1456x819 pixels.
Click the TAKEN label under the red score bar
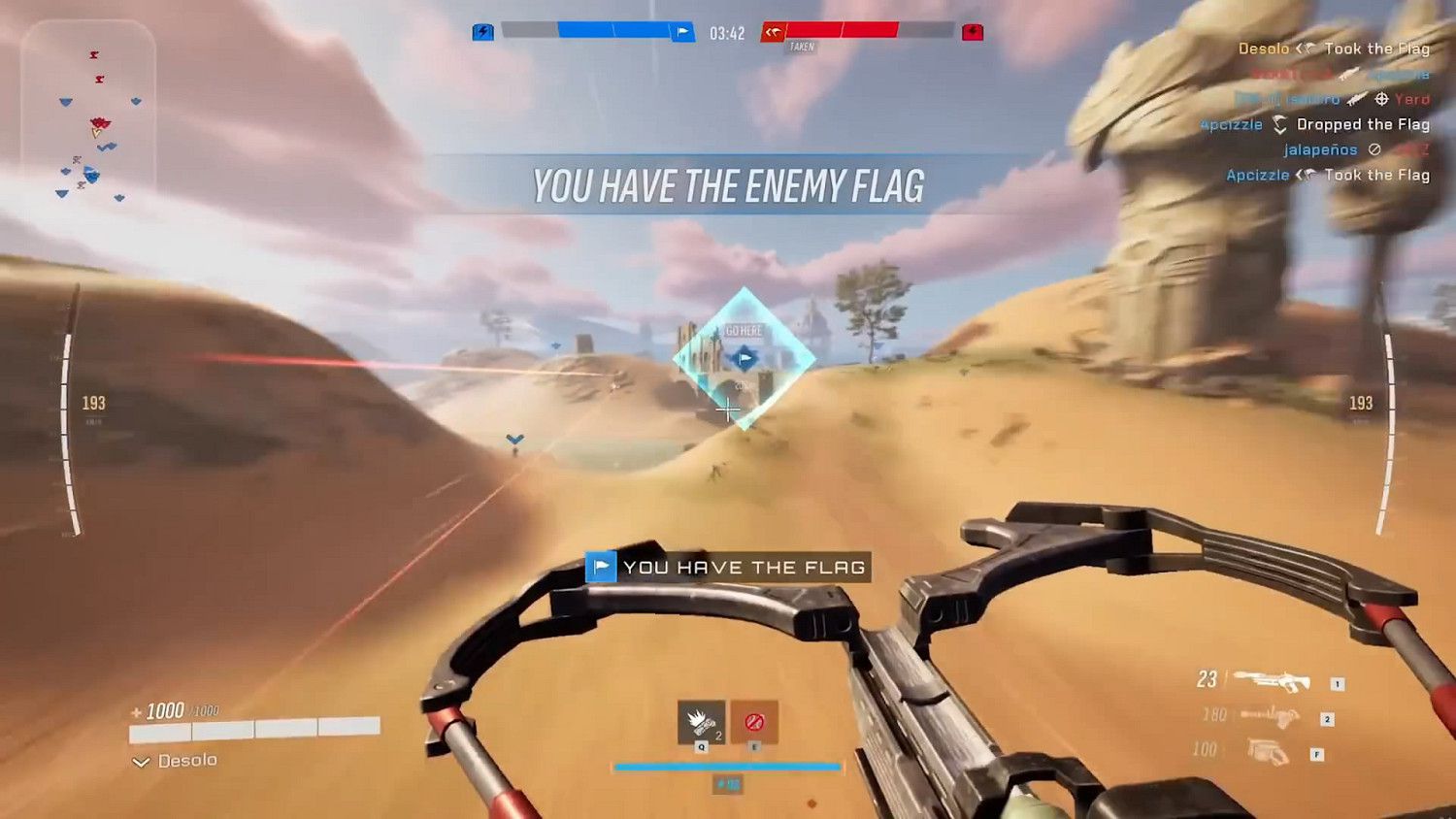[x=800, y=47]
